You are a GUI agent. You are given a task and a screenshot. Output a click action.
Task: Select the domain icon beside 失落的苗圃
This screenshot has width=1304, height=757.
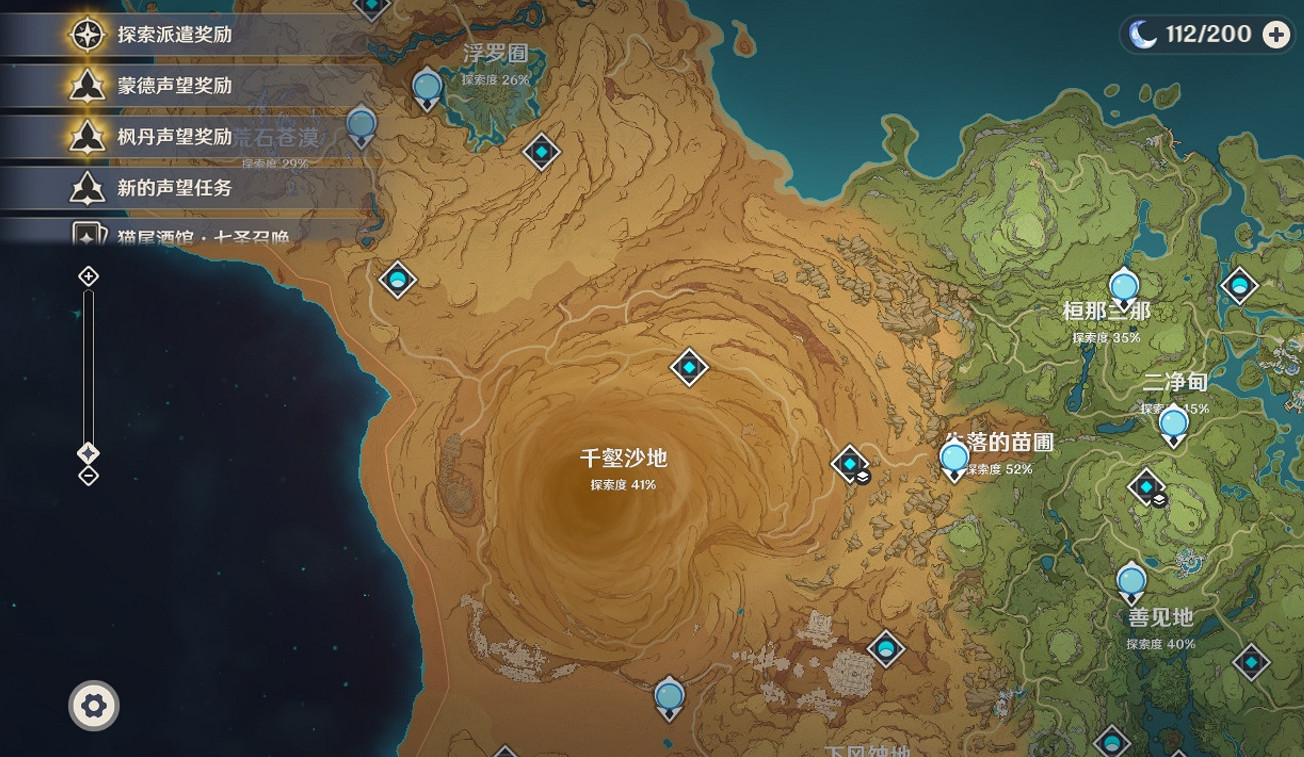[849, 464]
